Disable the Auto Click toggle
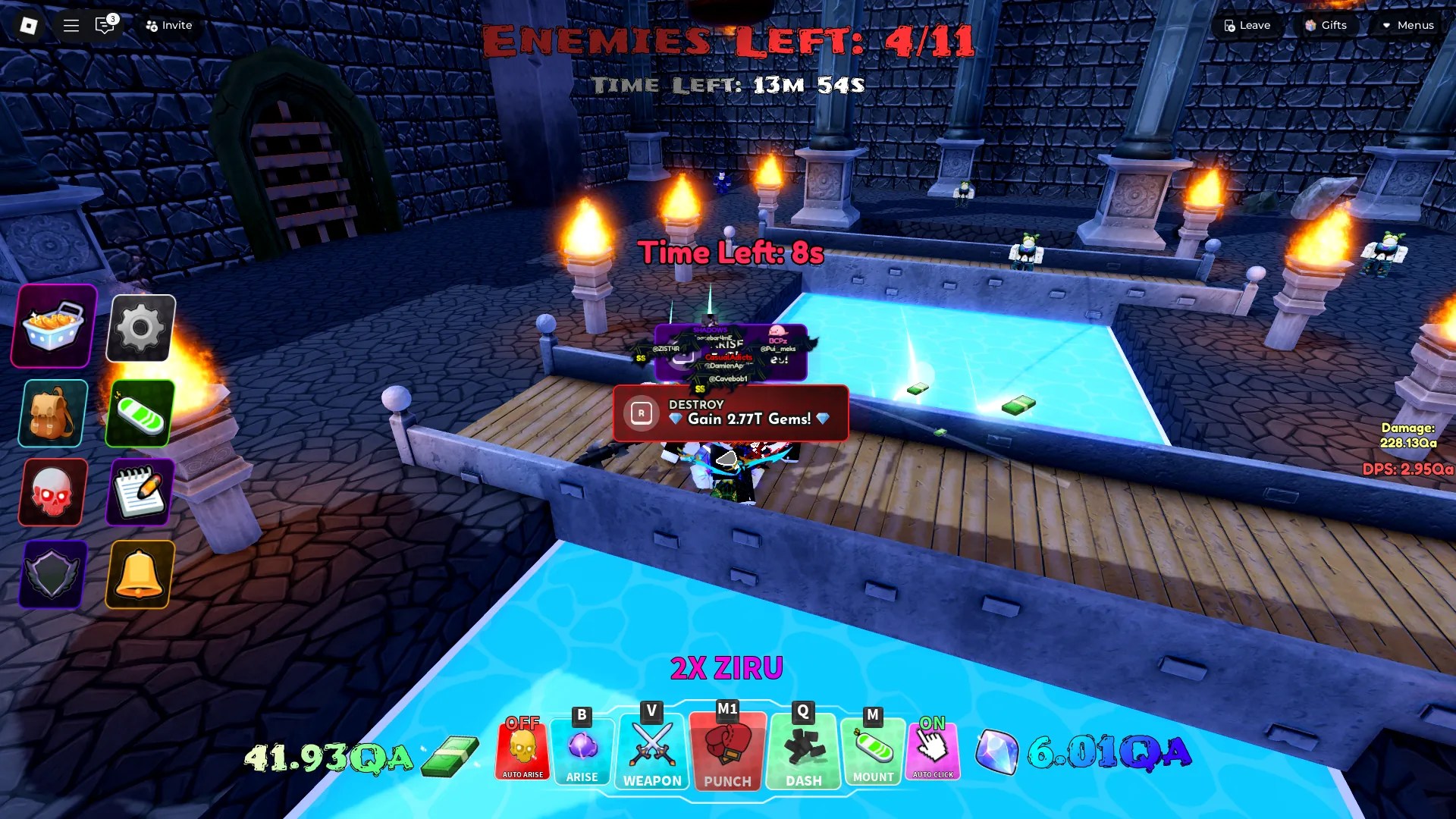This screenshot has height=819, width=1456. 933,751
